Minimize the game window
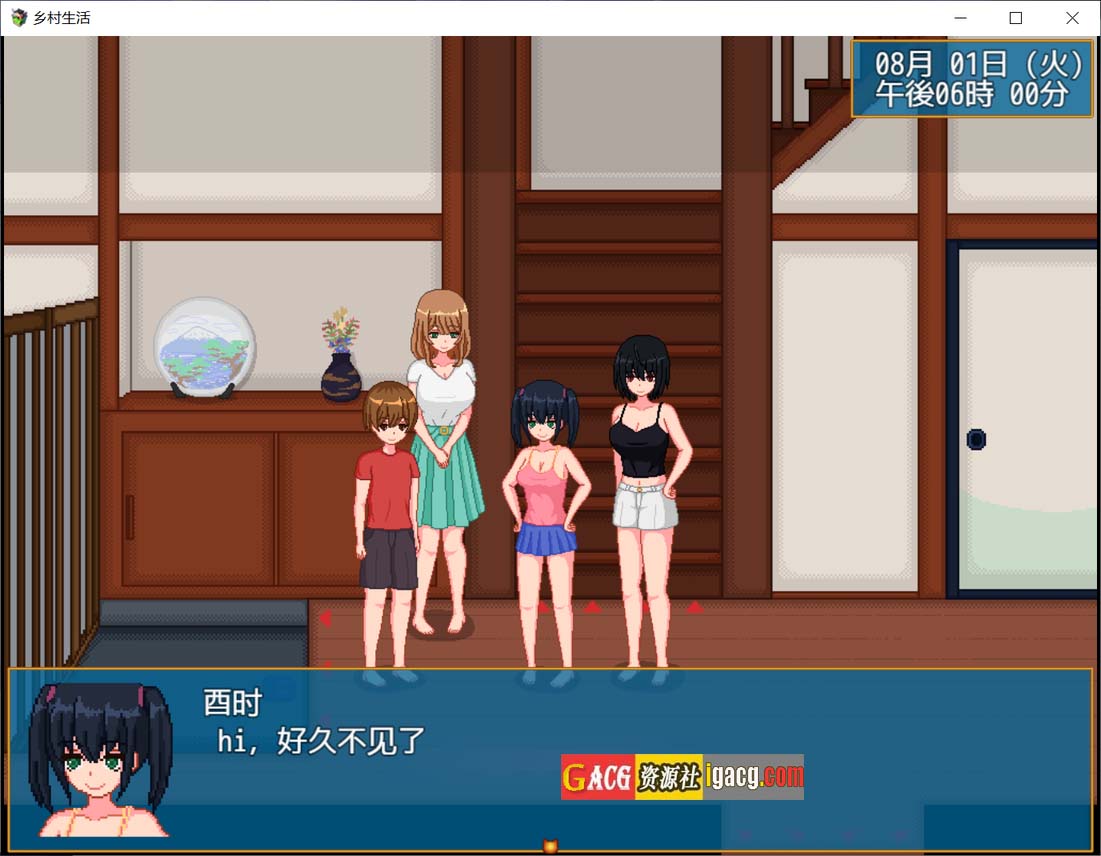This screenshot has height=856, width=1101. click(960, 18)
